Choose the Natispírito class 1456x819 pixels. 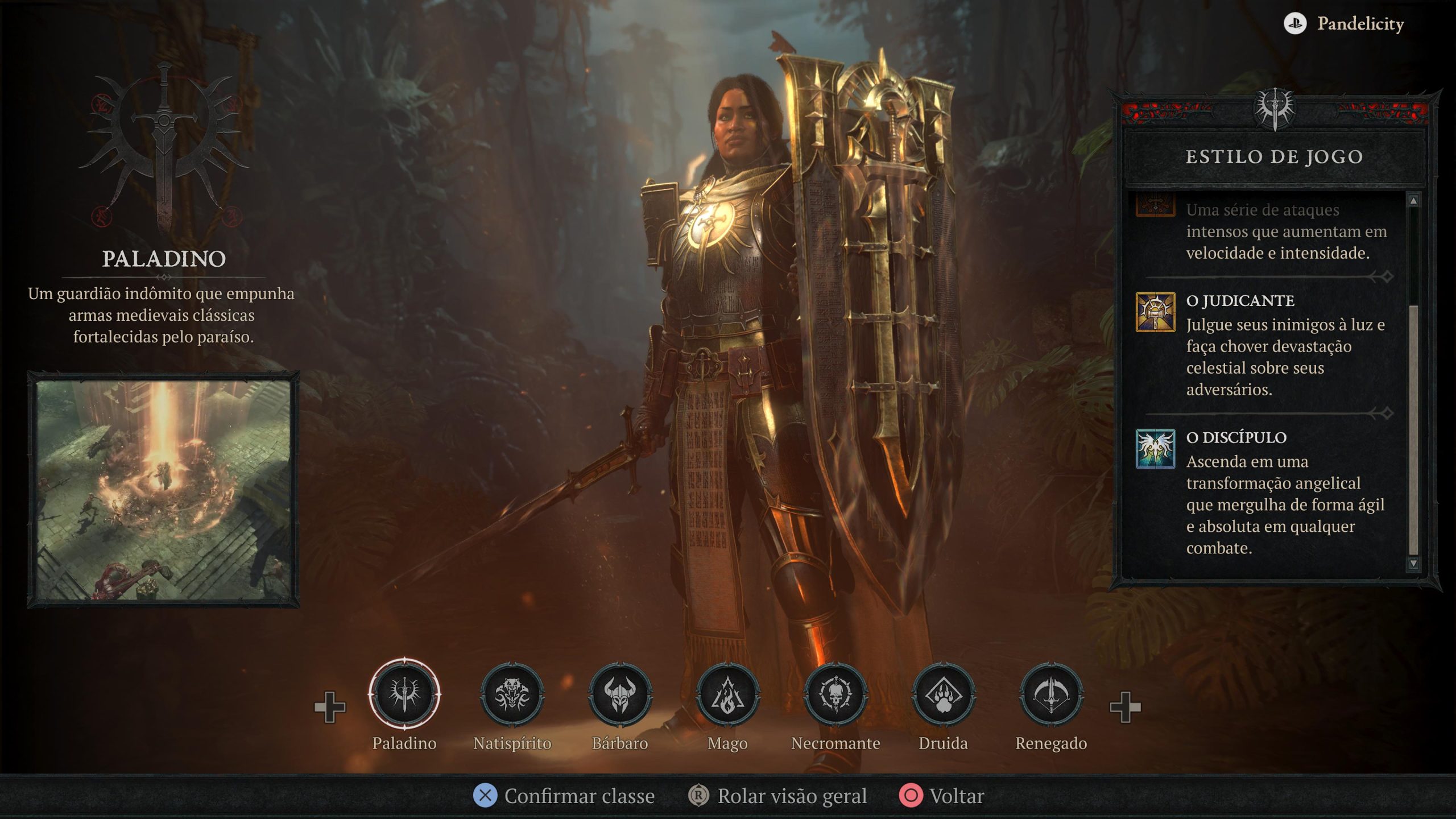point(512,694)
